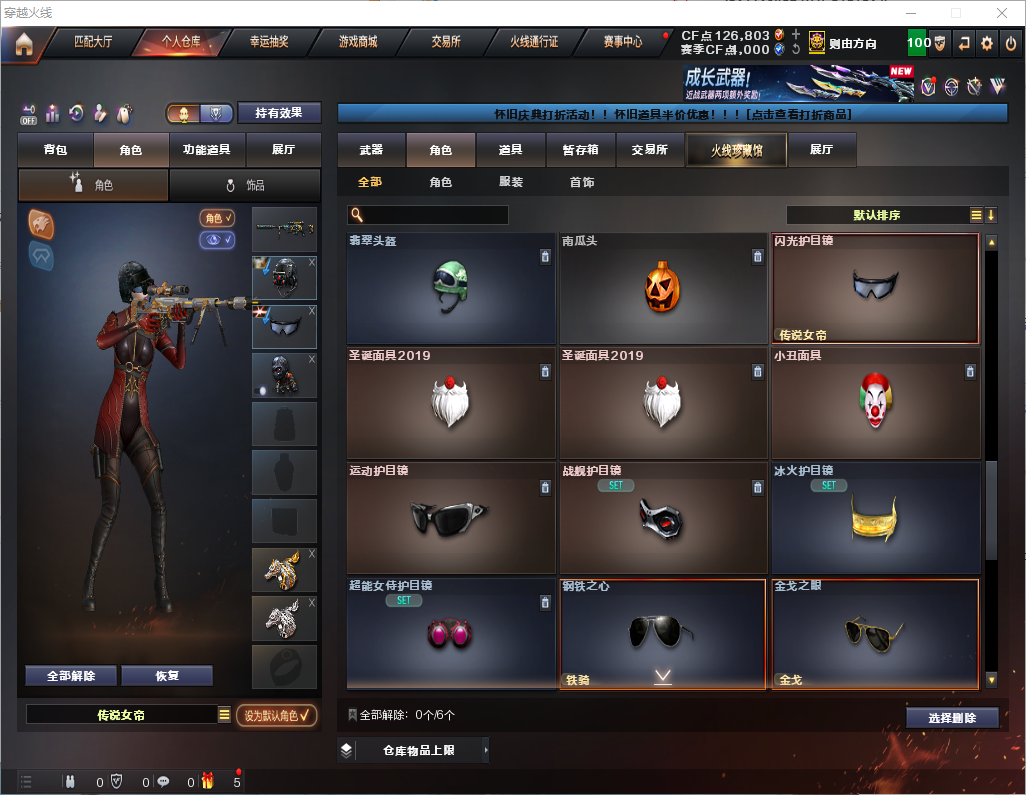Open the 火线通行证 battle pass
The height and width of the screenshot is (795, 1026).
[534, 43]
